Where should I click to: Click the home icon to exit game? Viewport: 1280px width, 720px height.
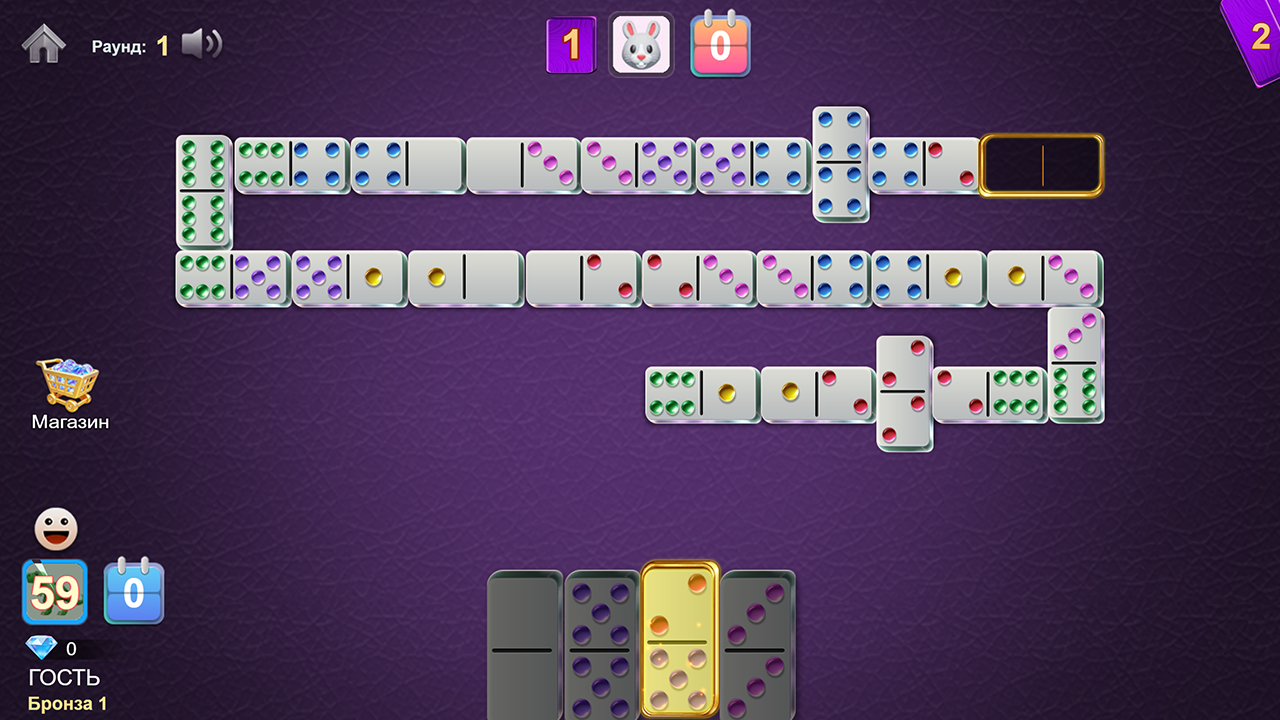42,44
